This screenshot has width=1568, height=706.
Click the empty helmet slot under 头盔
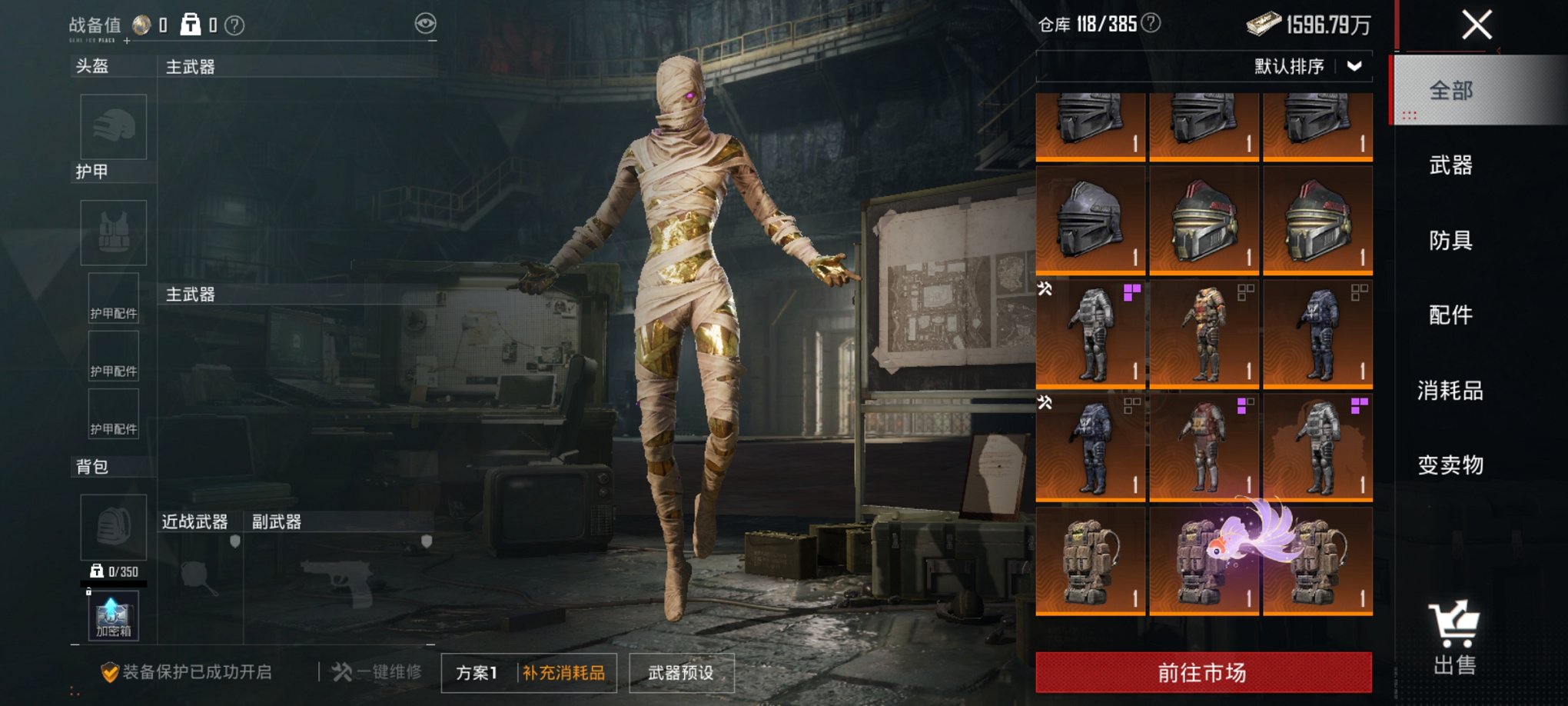tap(112, 127)
